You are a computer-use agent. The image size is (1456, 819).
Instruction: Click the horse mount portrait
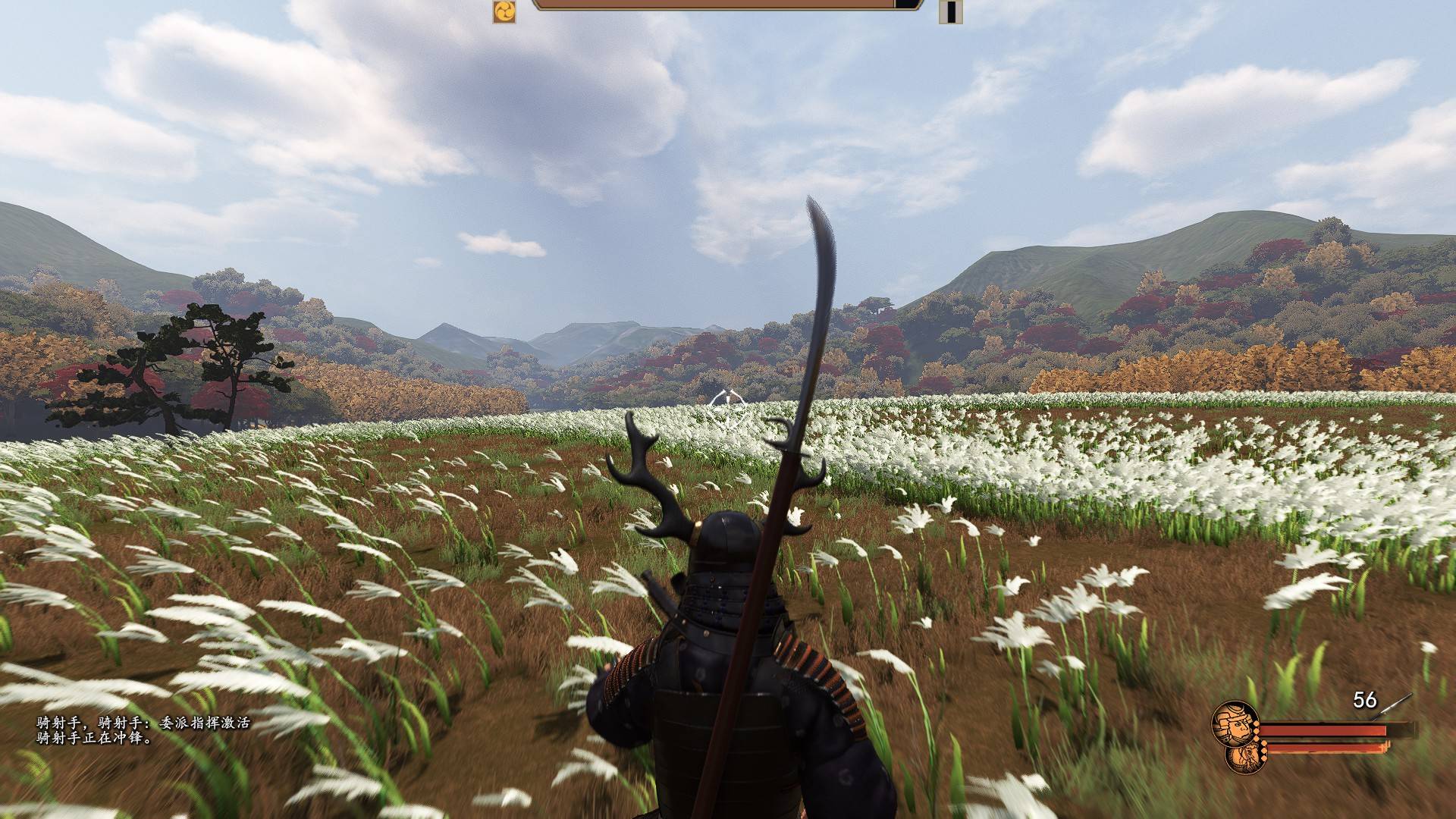pos(1242,755)
